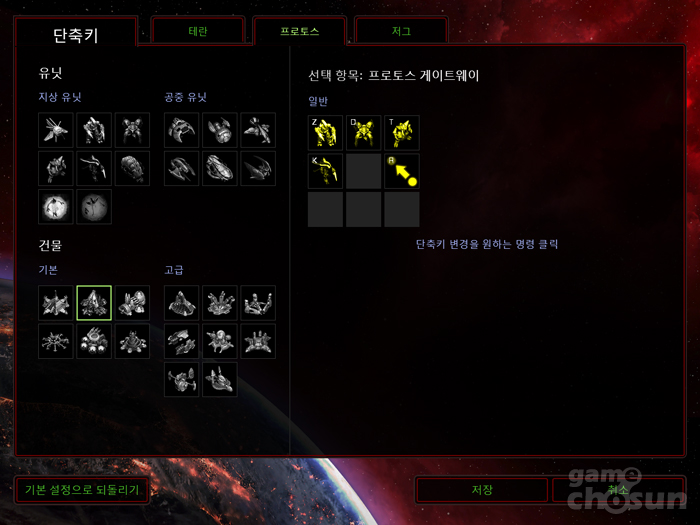This screenshot has height=525, width=700.
Task: Click the 저장 (Save) button
Action: (482, 490)
